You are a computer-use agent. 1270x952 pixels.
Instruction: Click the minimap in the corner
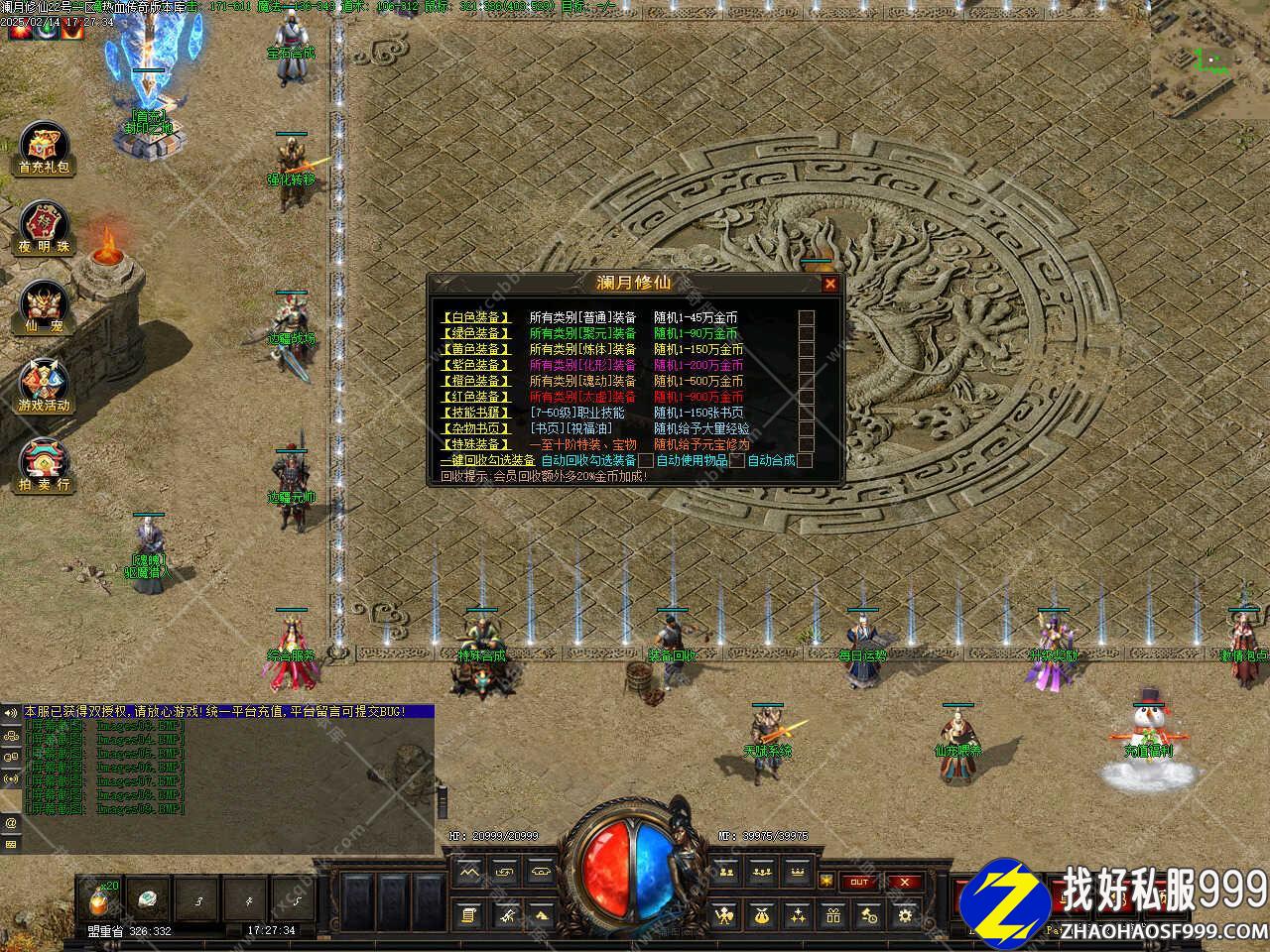tap(1208, 59)
